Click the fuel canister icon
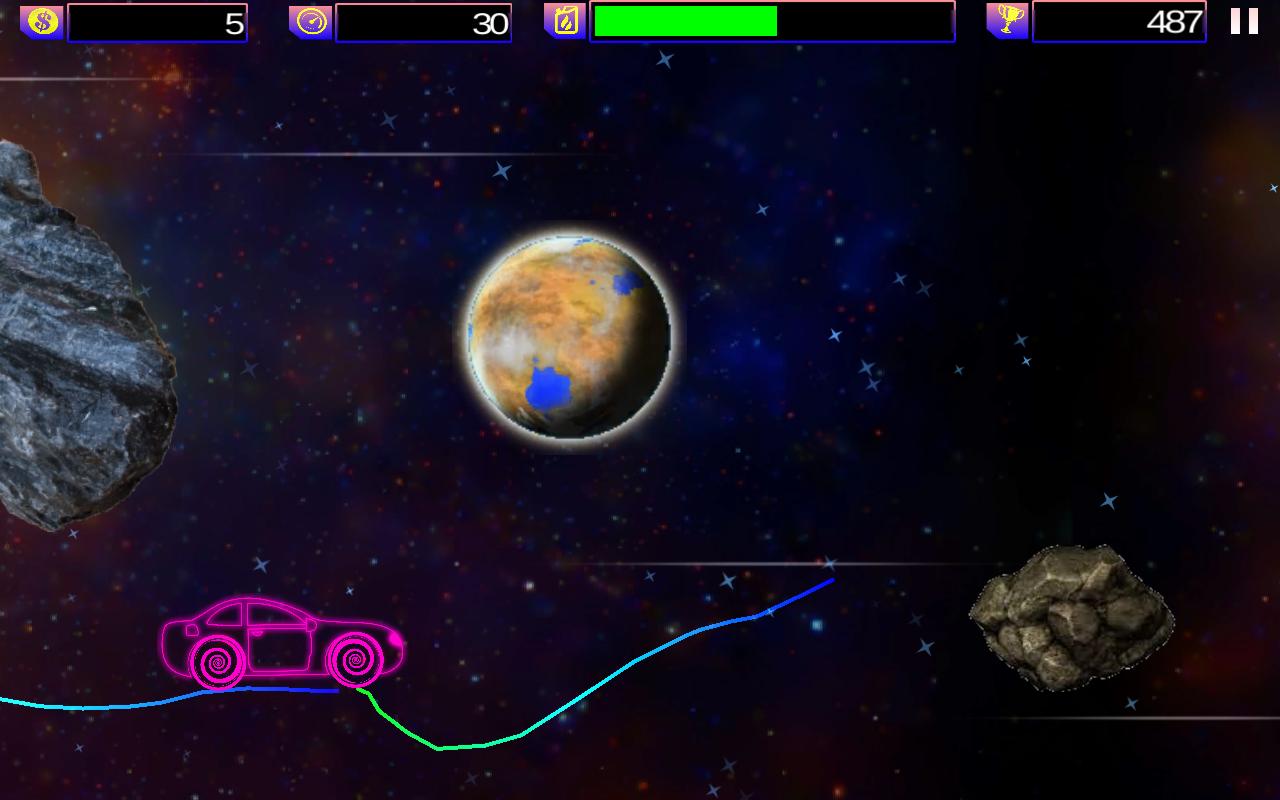 564,19
